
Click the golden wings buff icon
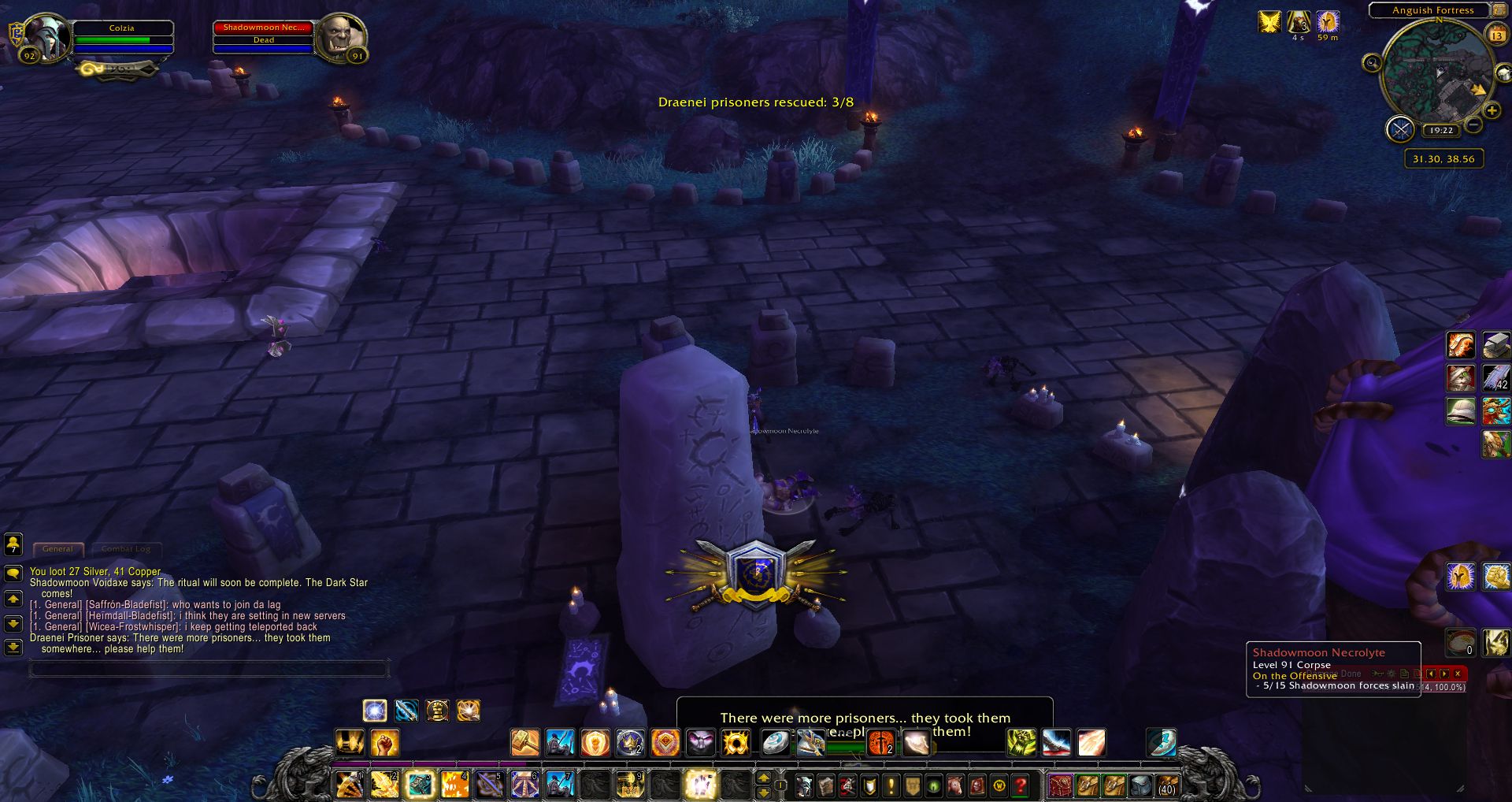click(x=1269, y=22)
